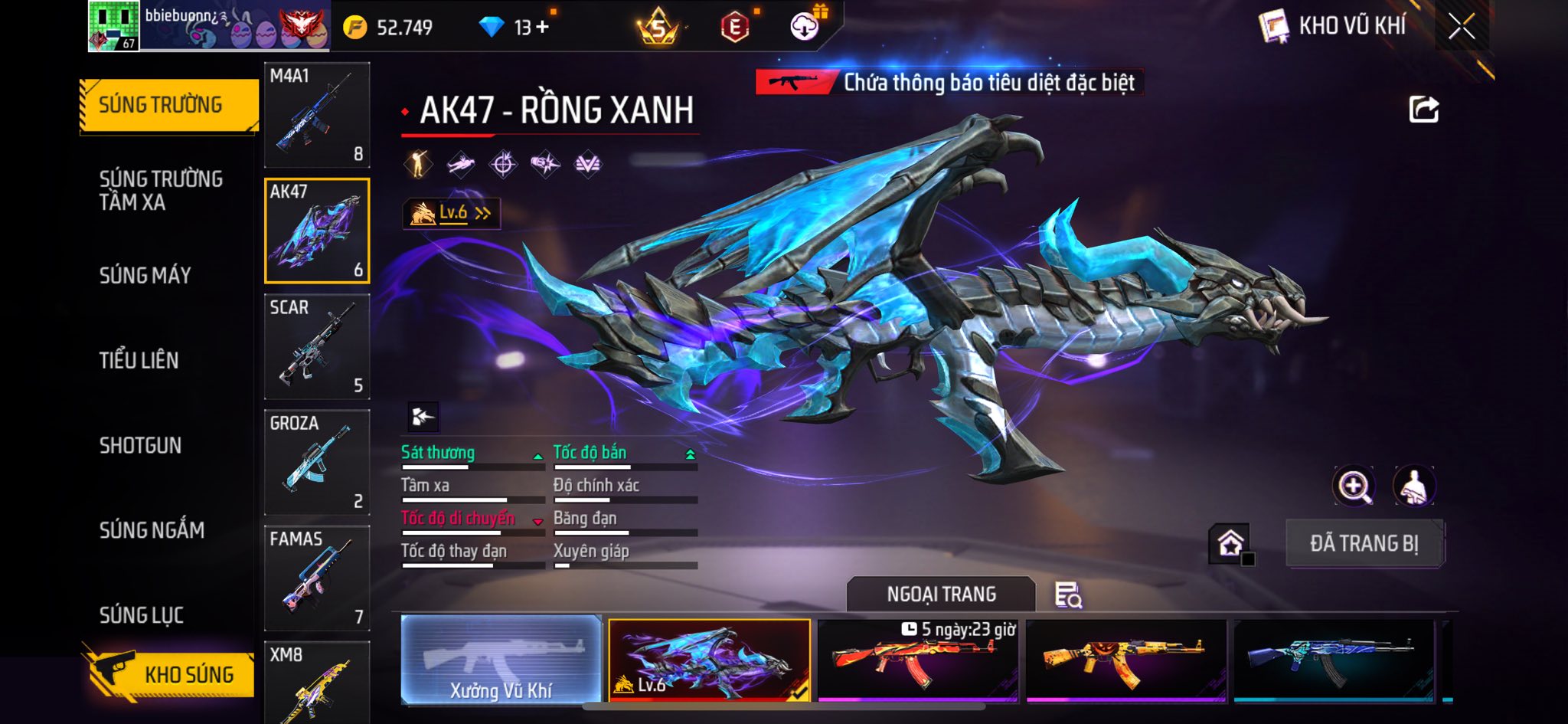The height and width of the screenshot is (724, 1568).
Task: Click the Đã Trang Bị button
Action: click(x=1364, y=543)
